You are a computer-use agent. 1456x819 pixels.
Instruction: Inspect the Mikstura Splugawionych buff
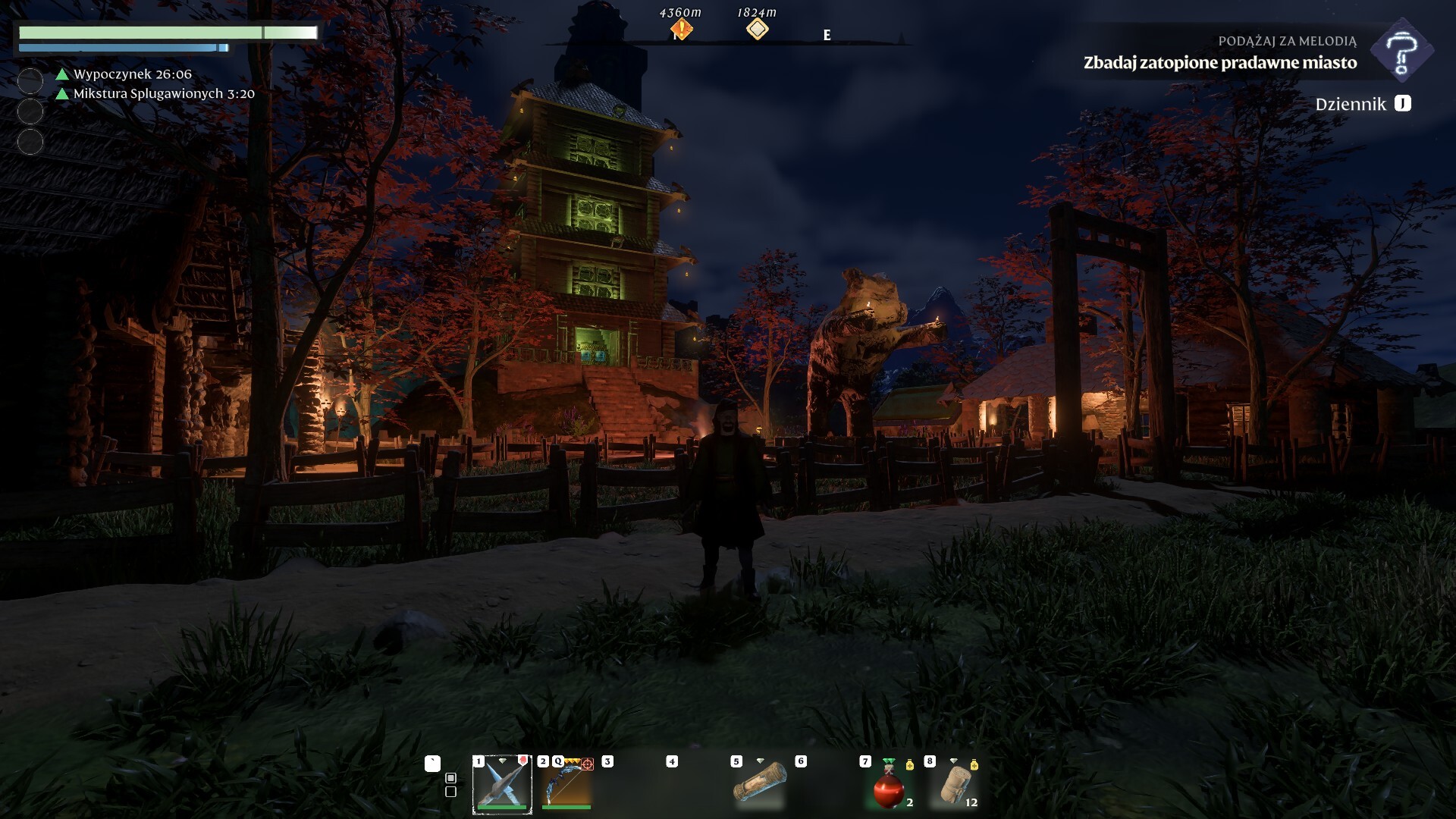pos(163,94)
